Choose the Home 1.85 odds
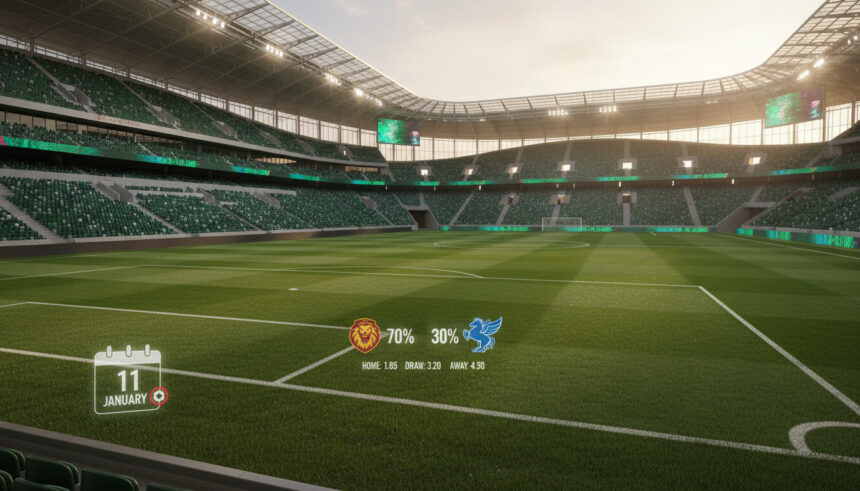The width and height of the screenshot is (860, 491). [x=379, y=366]
